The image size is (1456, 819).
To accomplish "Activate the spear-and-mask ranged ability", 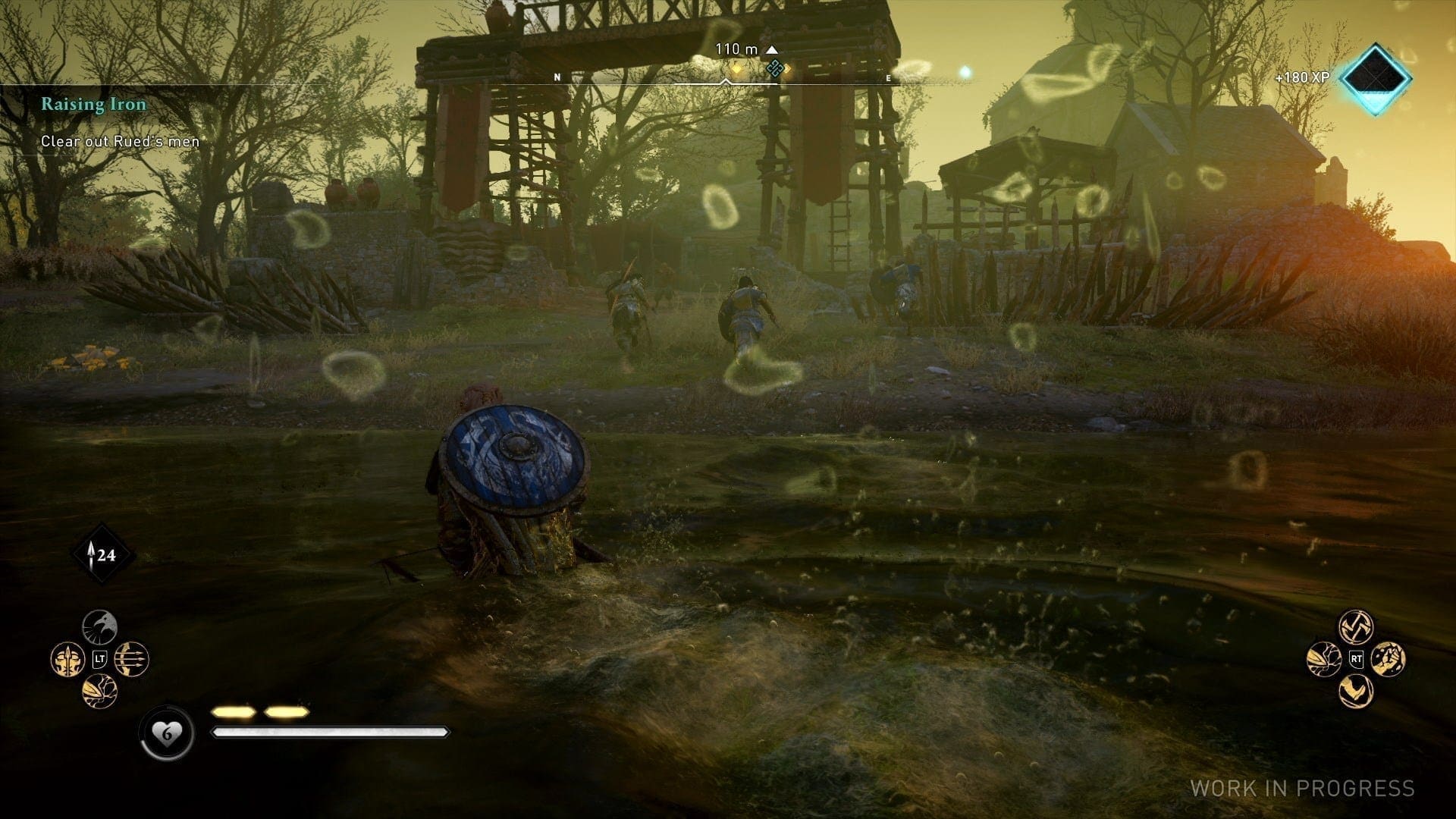I will 67,659.
